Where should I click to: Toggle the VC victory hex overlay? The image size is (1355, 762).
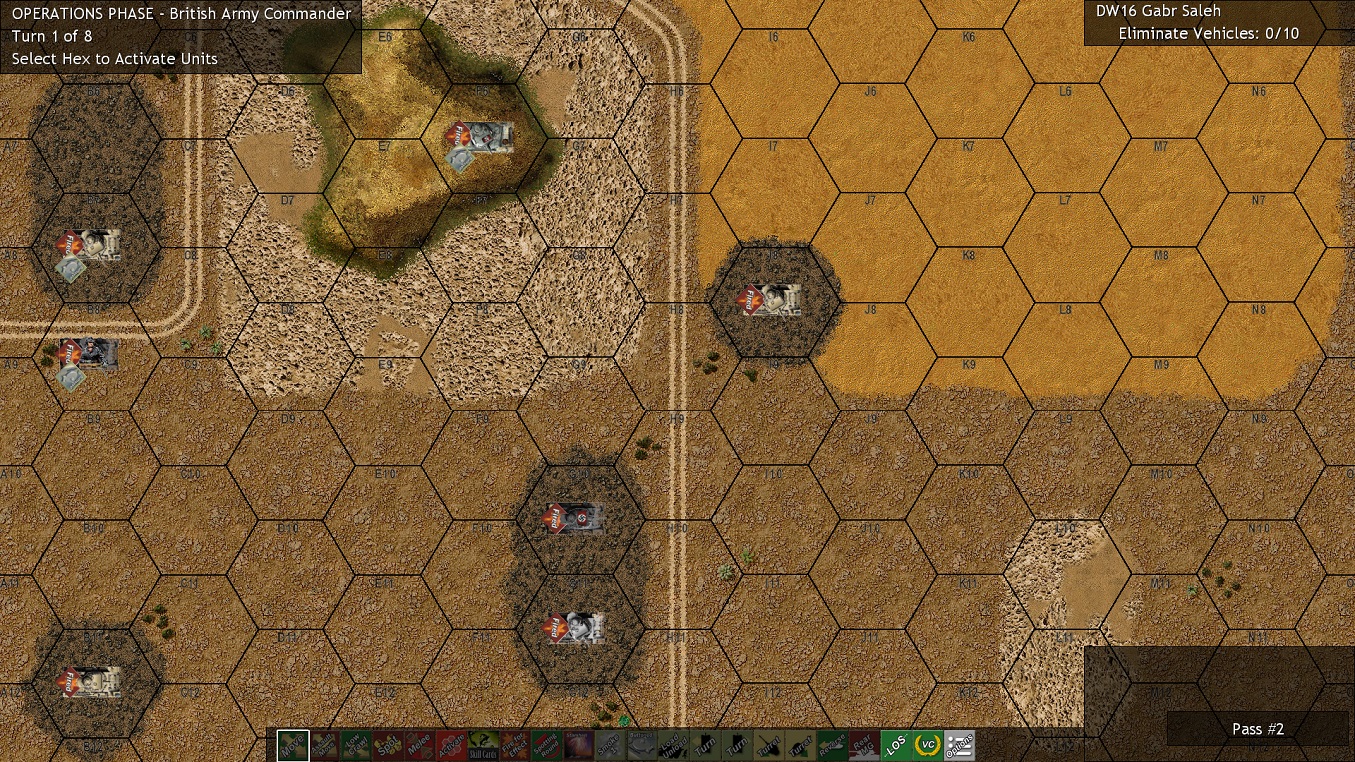coord(928,744)
